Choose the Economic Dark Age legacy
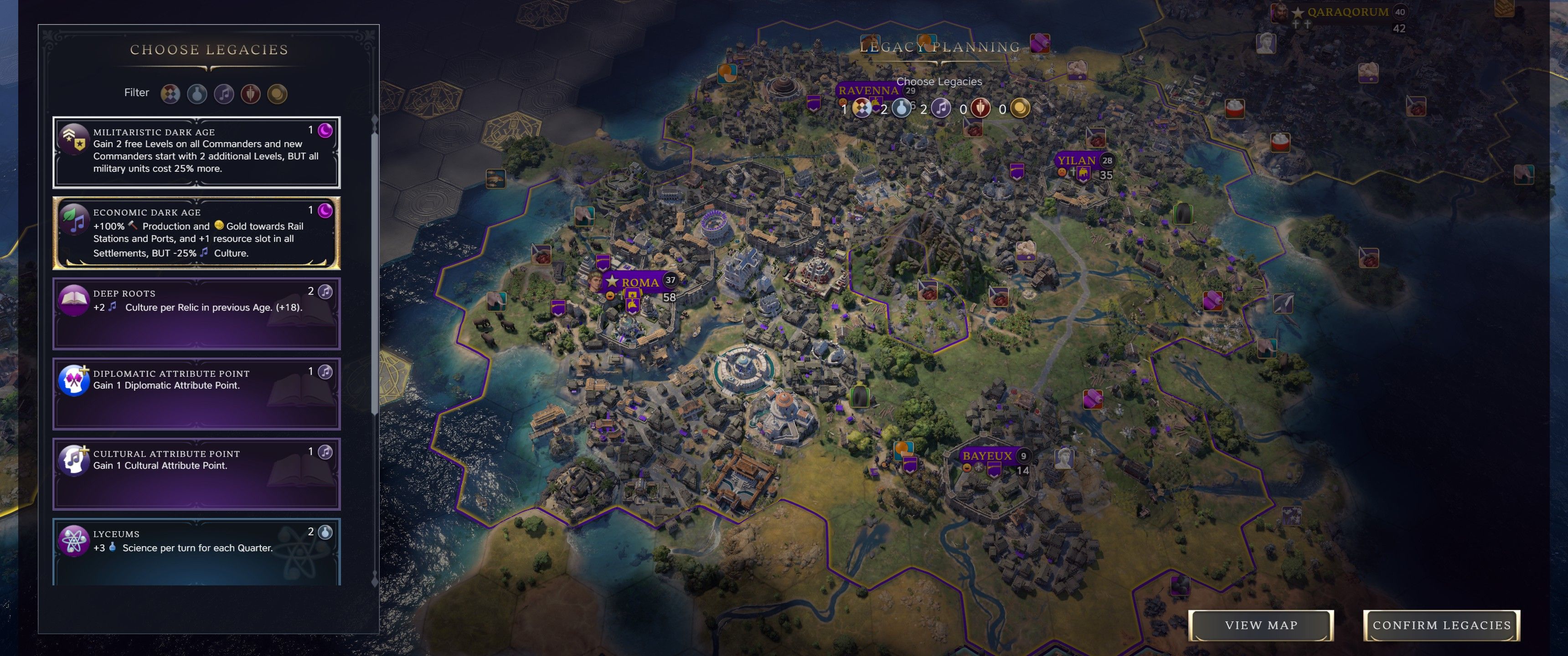Image resolution: width=1568 pixels, height=656 pixels. (x=196, y=232)
